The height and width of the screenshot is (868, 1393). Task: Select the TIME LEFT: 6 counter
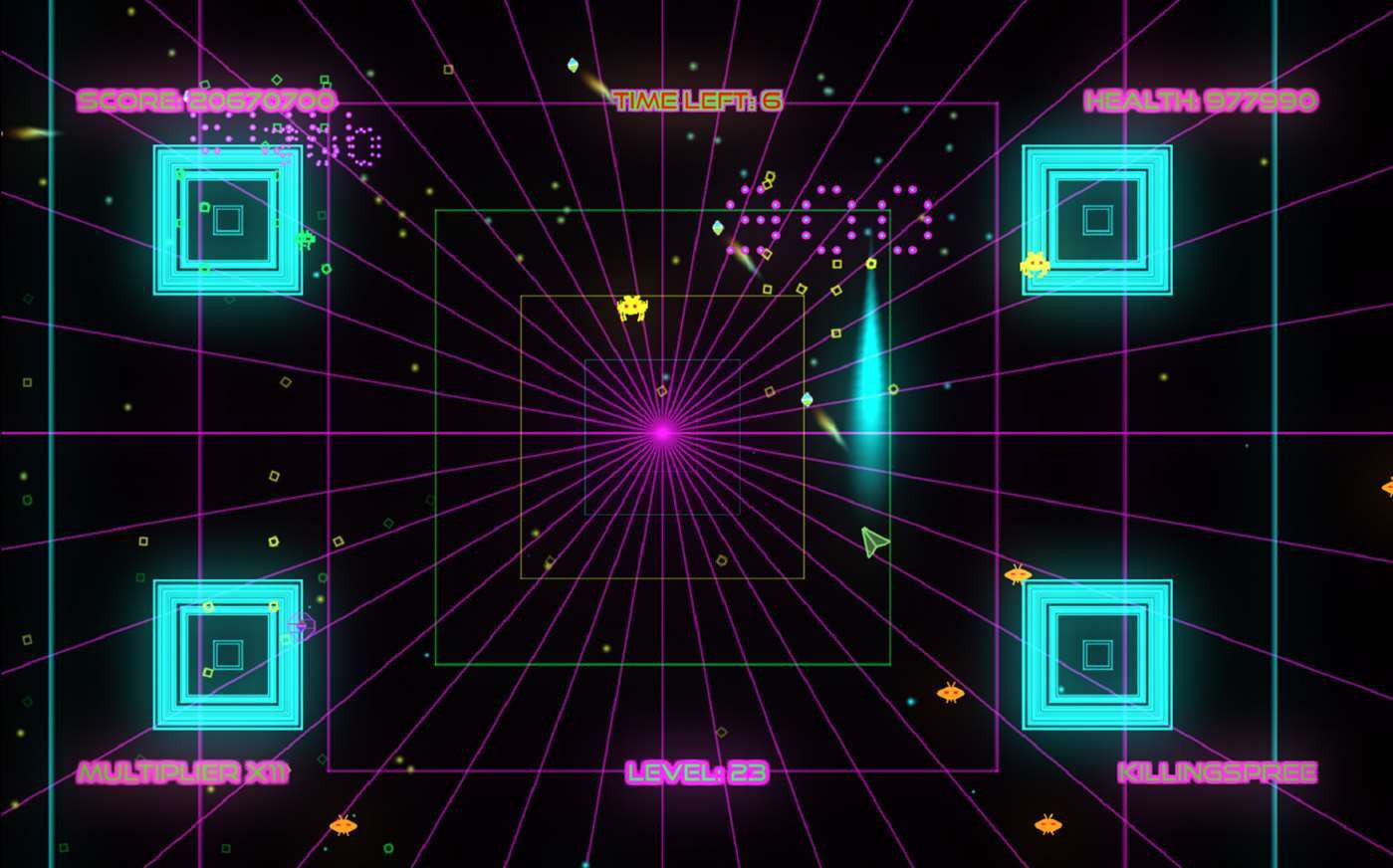coord(698,100)
